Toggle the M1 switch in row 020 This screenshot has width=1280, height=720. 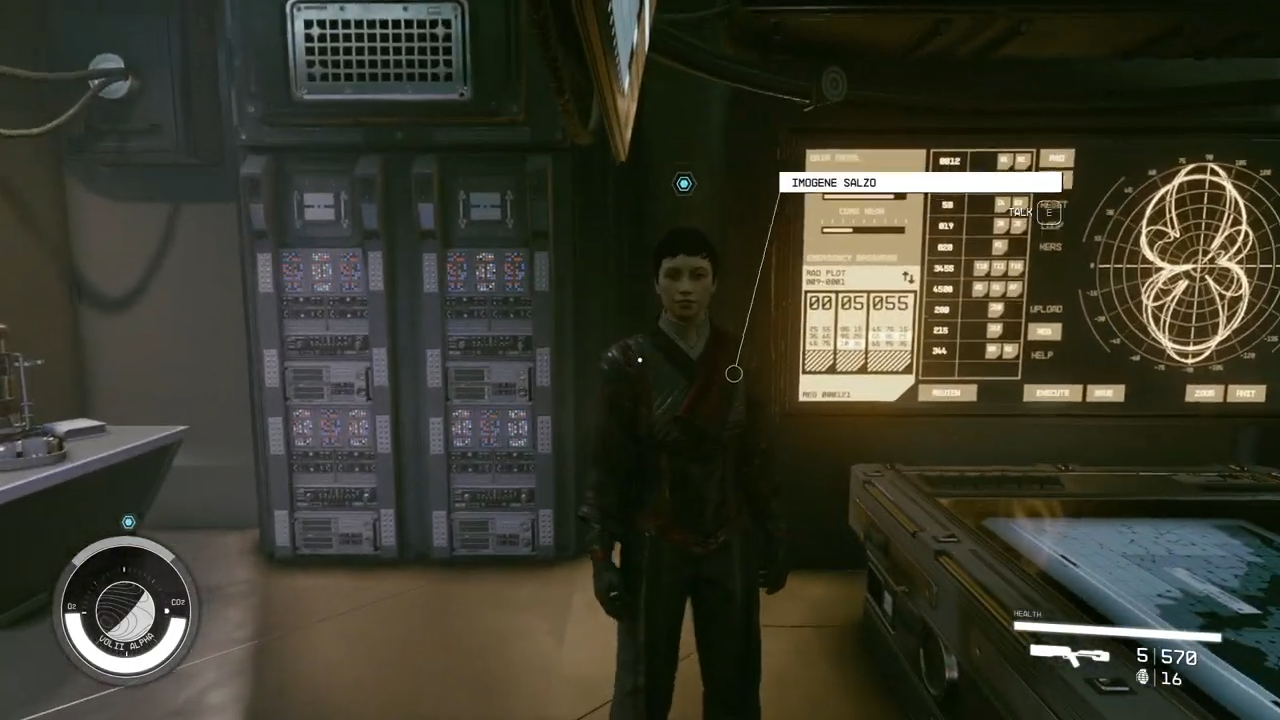pyautogui.click(x=1001, y=248)
